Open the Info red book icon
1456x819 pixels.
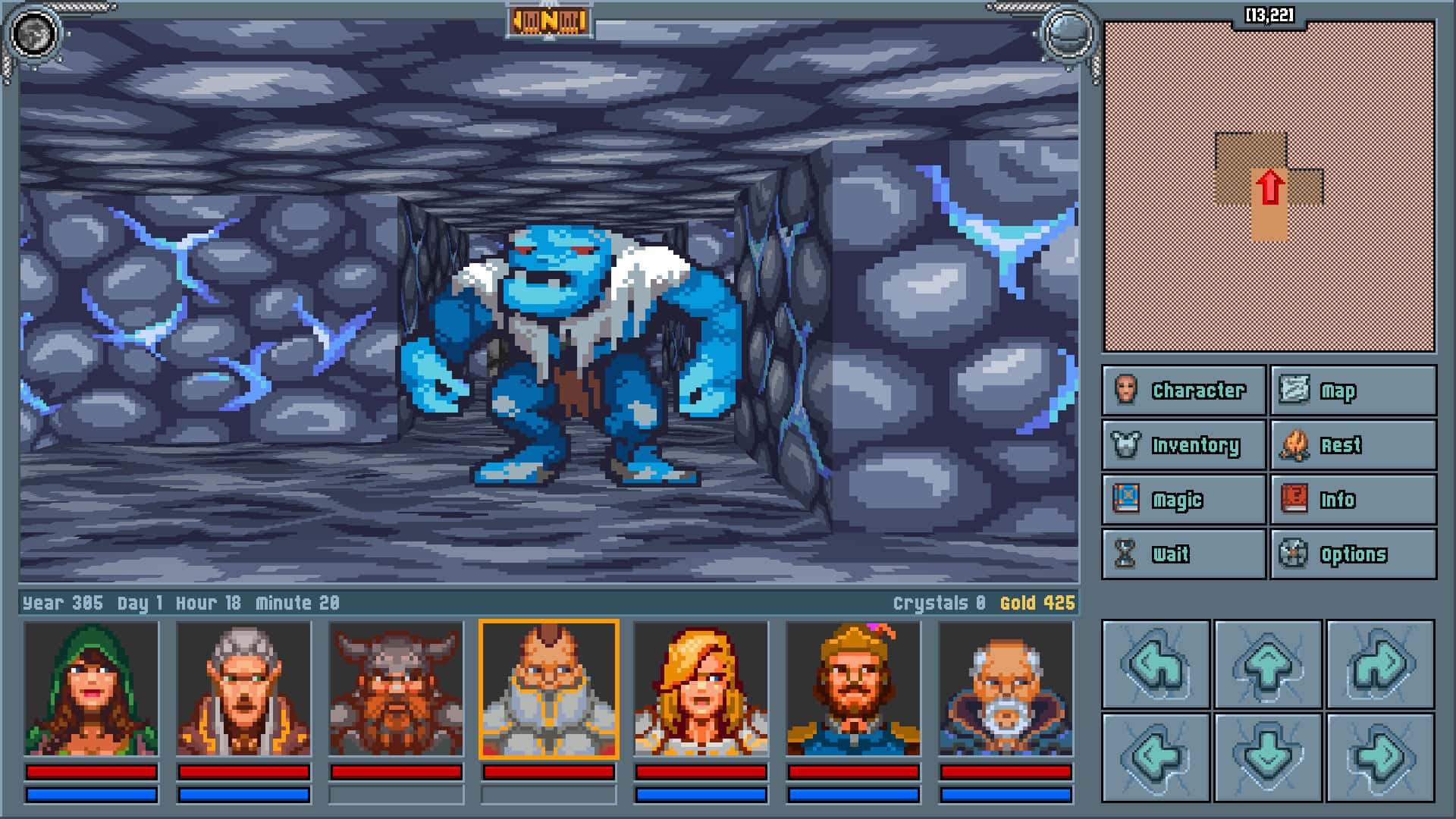pyautogui.click(x=1294, y=500)
